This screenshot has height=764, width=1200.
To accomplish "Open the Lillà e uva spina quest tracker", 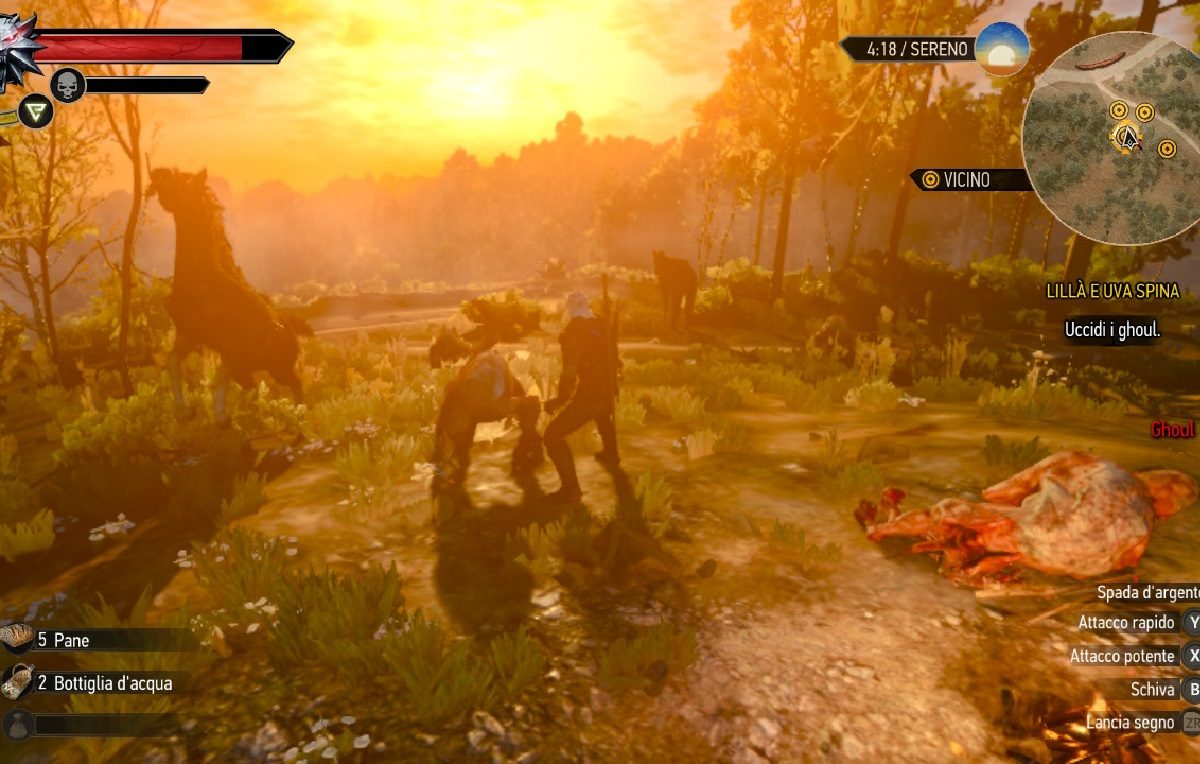I will 1112,291.
